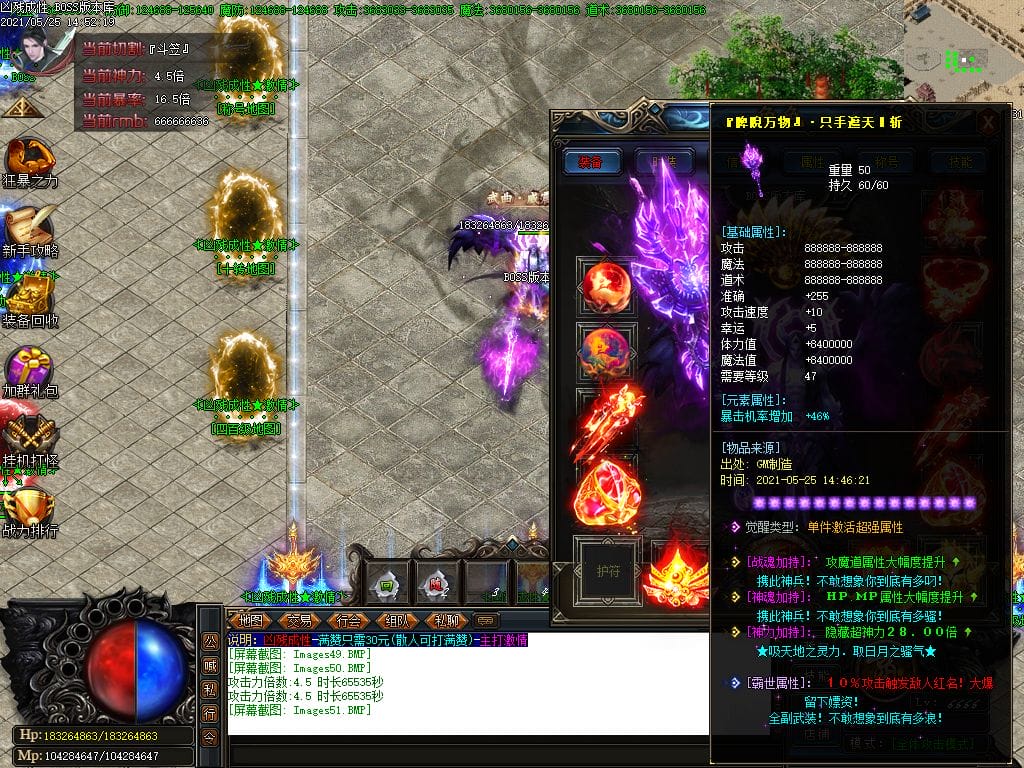Image resolution: width=1024 pixels, height=768 pixels.
Task: Show the 战力排行 trophy ranking
Action: click(x=29, y=507)
